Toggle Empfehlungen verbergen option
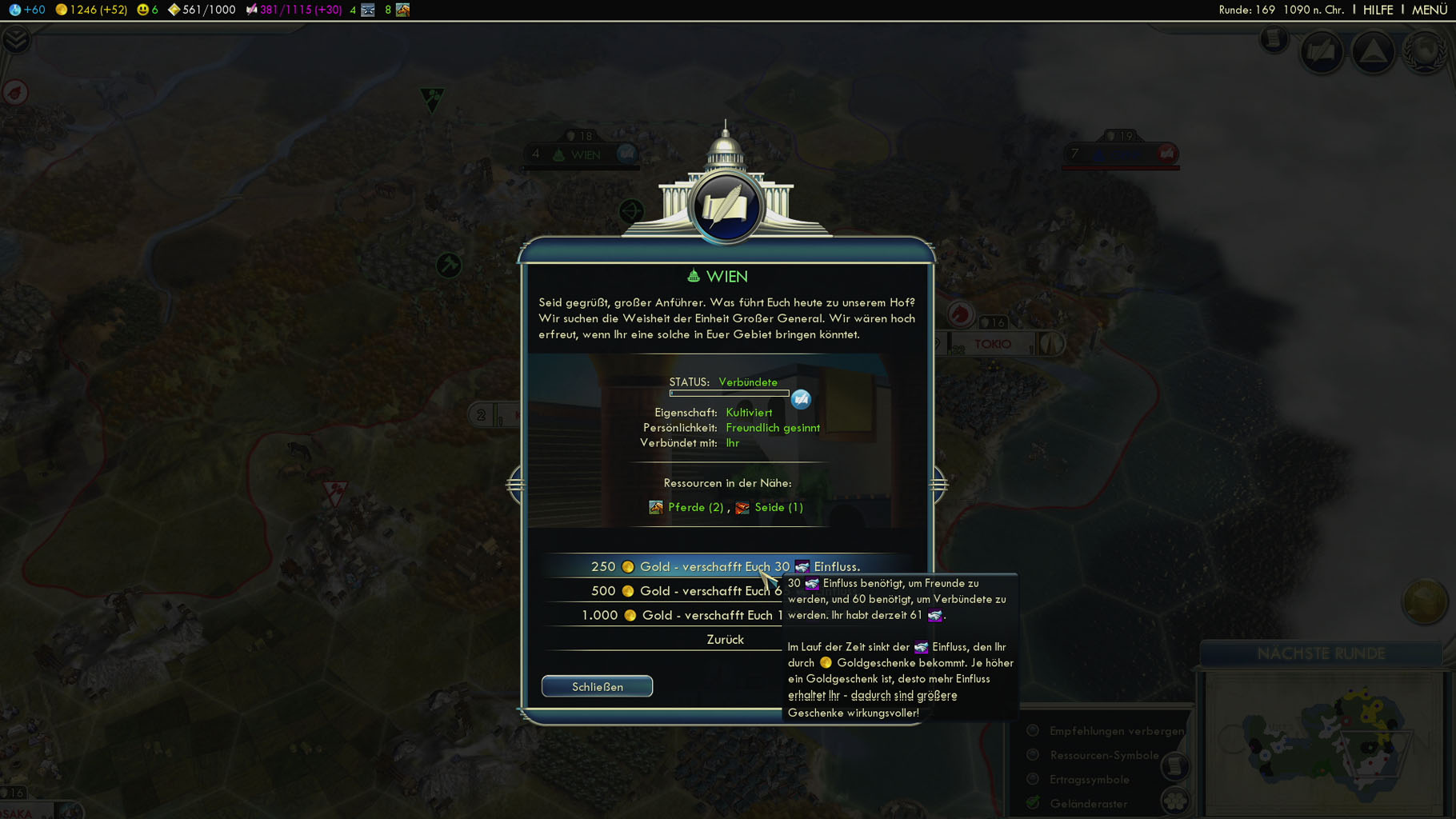 (x=1033, y=731)
